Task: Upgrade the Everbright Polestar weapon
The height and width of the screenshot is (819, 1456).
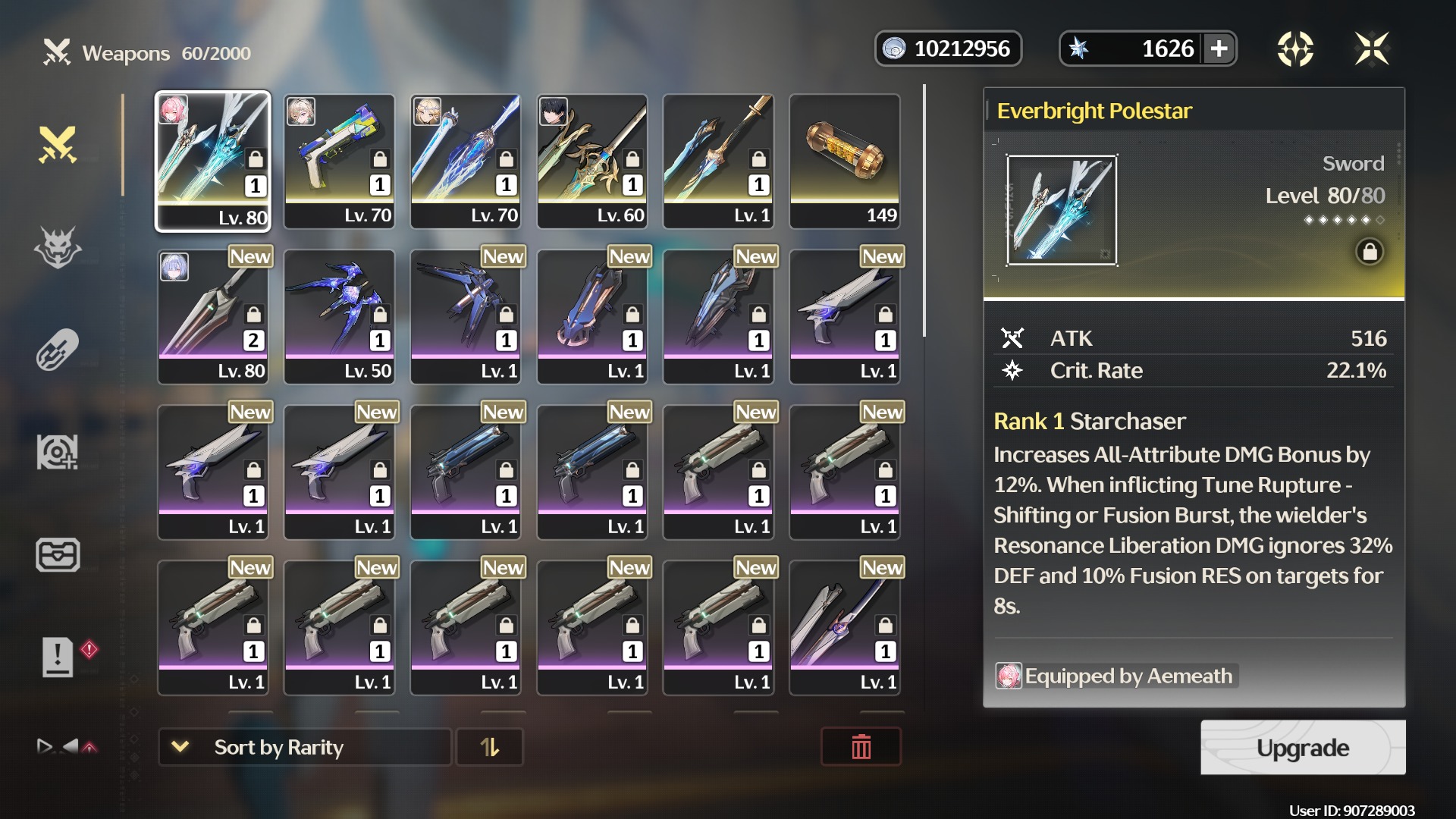Action: click(1302, 748)
